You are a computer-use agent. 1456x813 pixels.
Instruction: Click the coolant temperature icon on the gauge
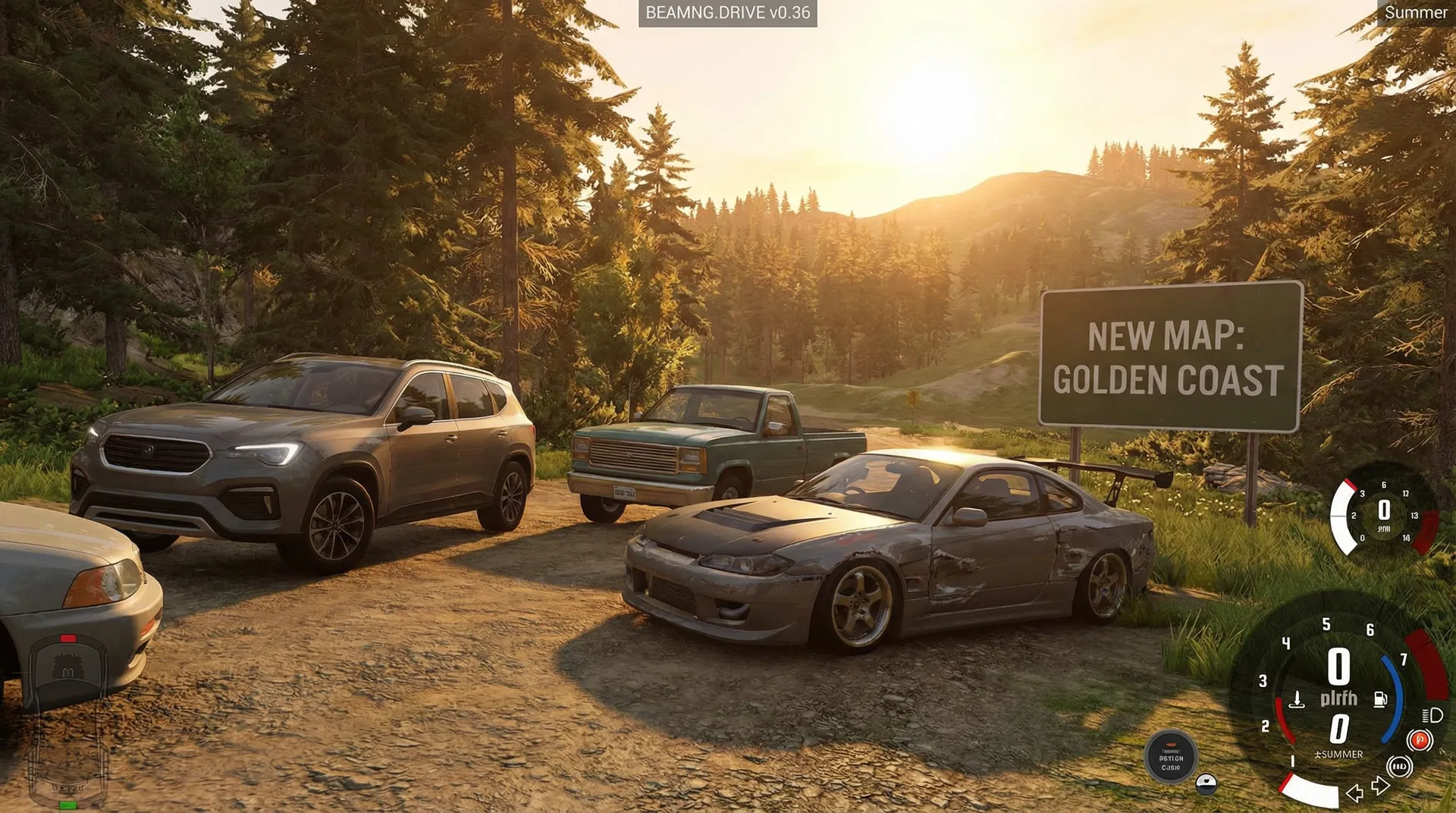click(1298, 701)
